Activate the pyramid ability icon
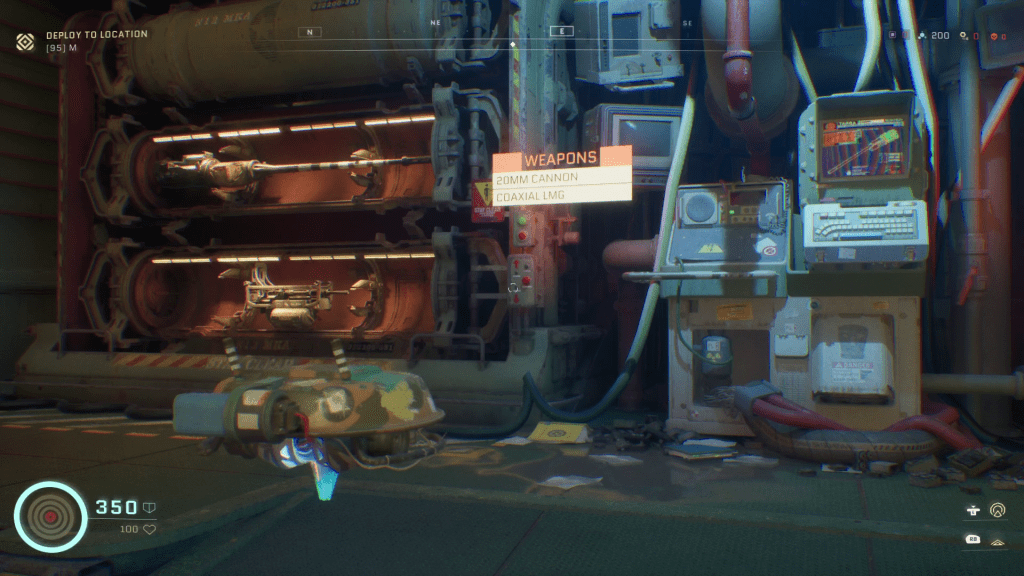 click(997, 541)
